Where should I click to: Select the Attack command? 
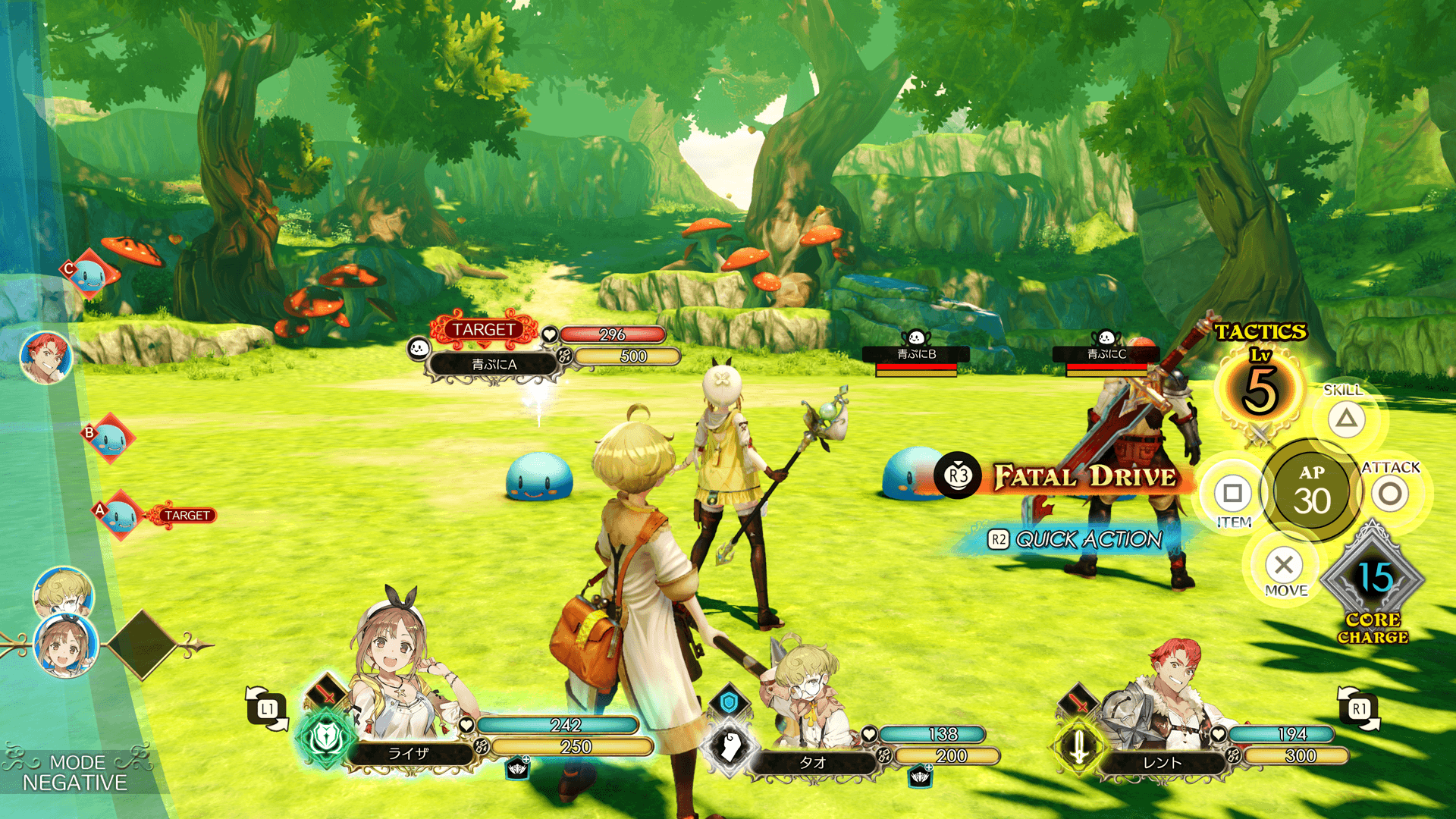pyautogui.click(x=1390, y=494)
